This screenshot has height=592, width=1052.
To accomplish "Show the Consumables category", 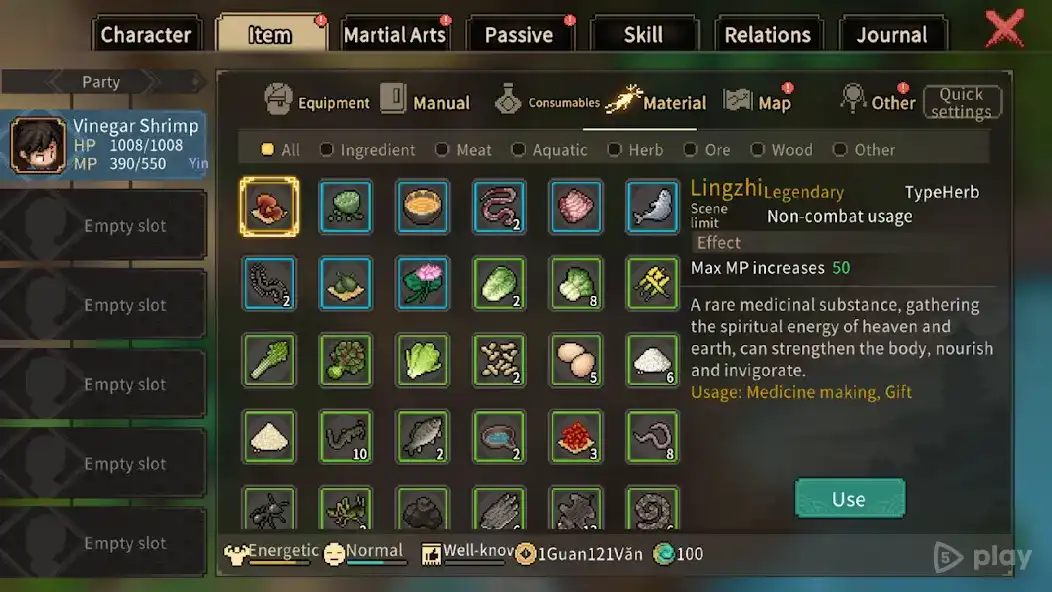I will [x=547, y=101].
